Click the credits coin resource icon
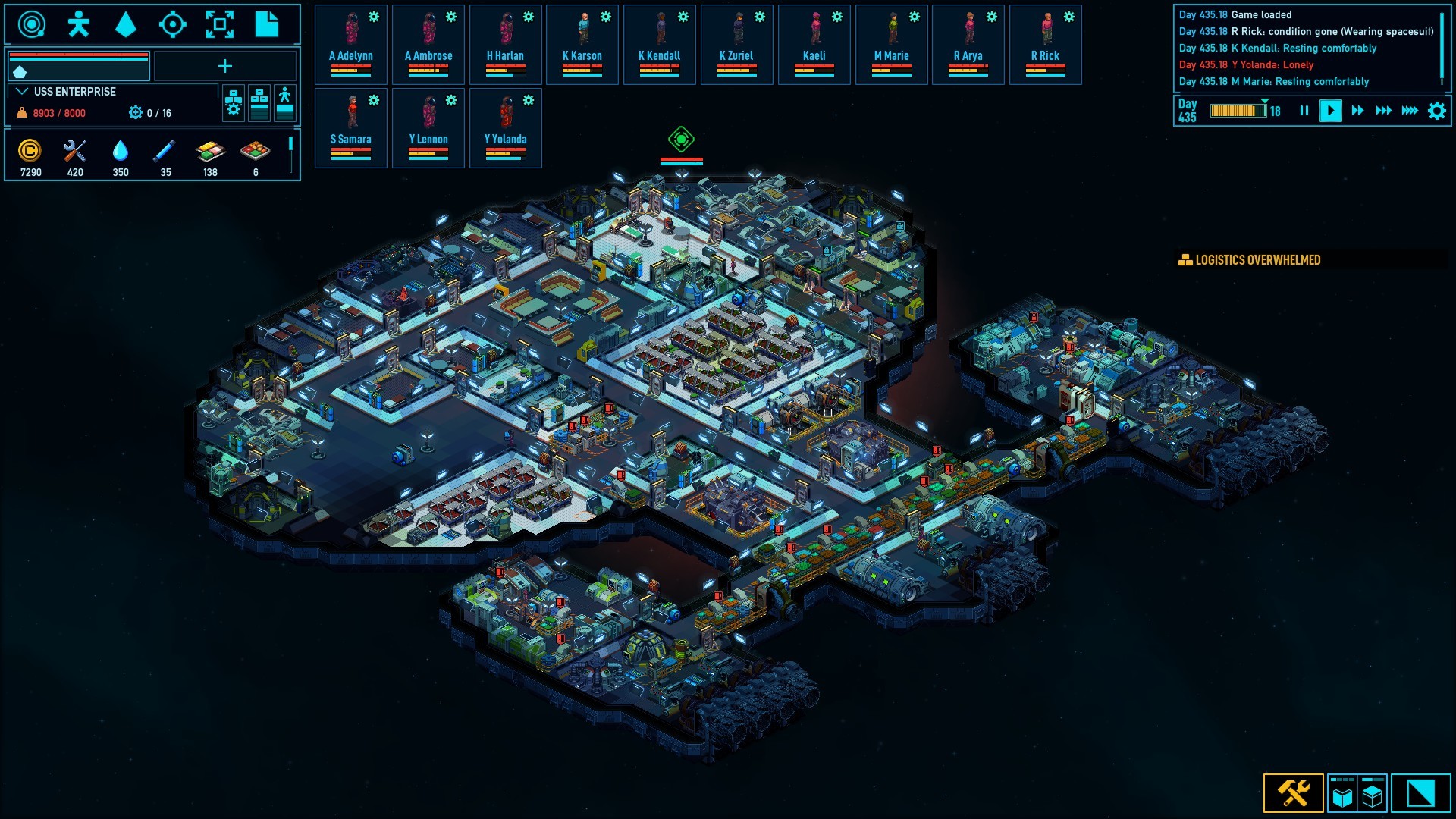1456x819 pixels. (30, 151)
